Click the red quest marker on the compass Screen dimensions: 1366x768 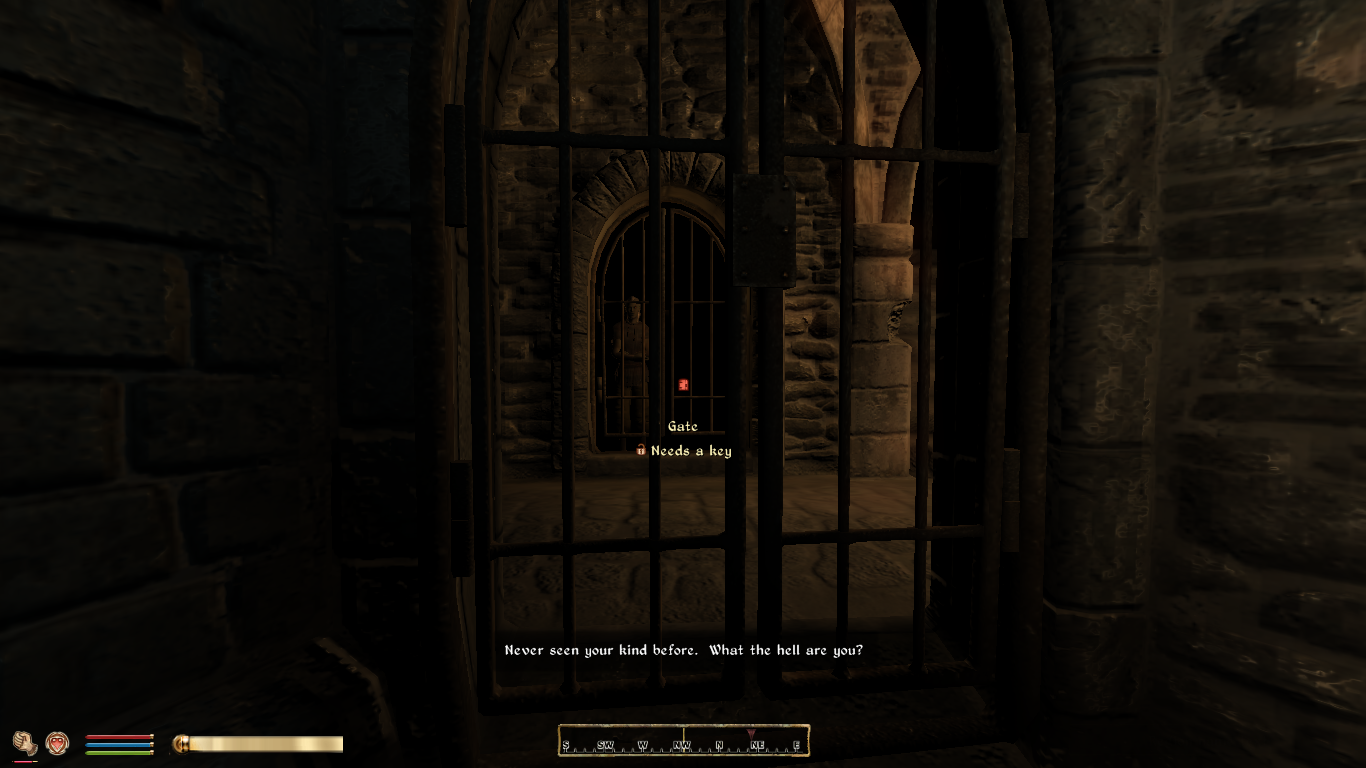point(750,734)
